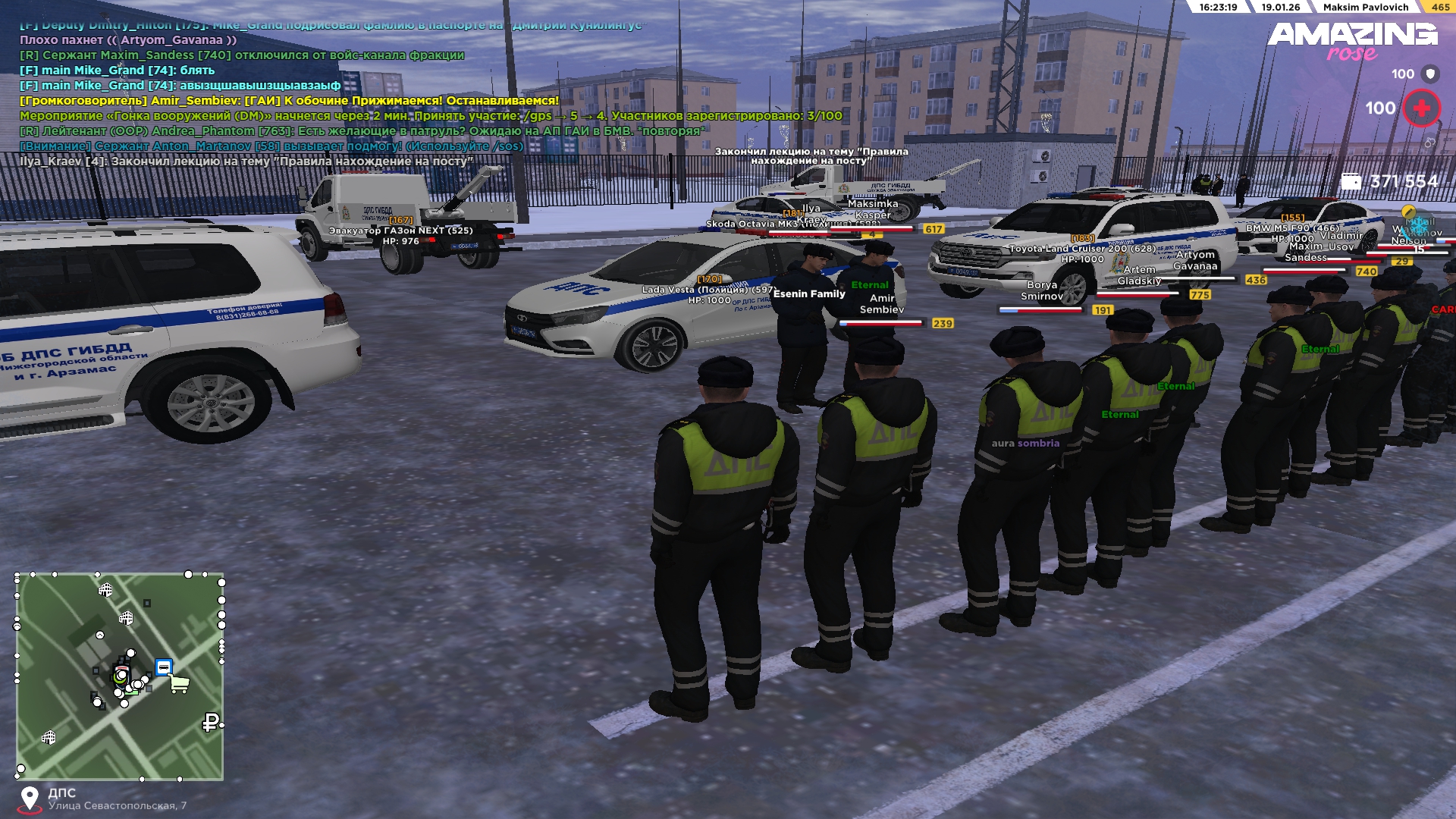Click the armor shield icon
This screenshot has height=819, width=1456.
(x=1430, y=74)
